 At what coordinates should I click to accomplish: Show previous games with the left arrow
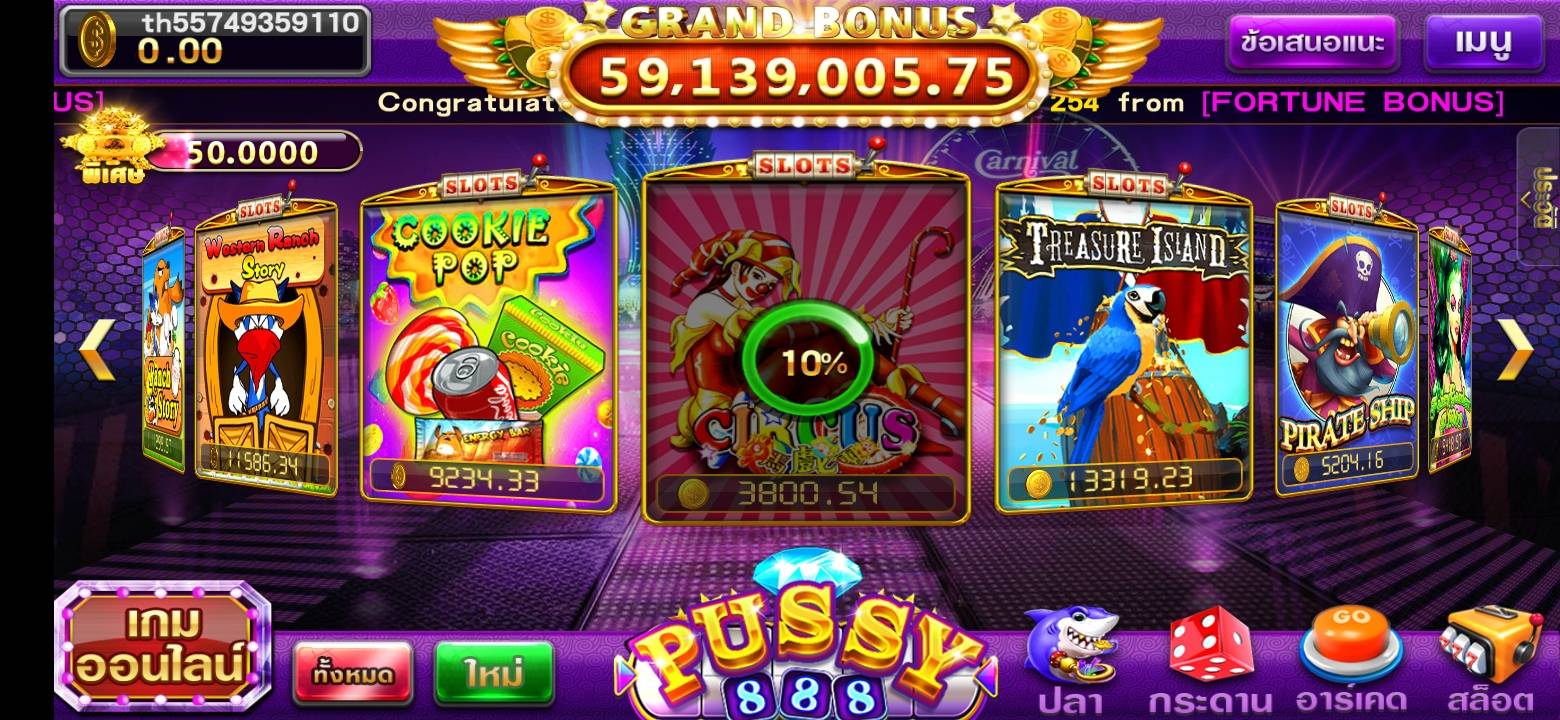click(98, 349)
